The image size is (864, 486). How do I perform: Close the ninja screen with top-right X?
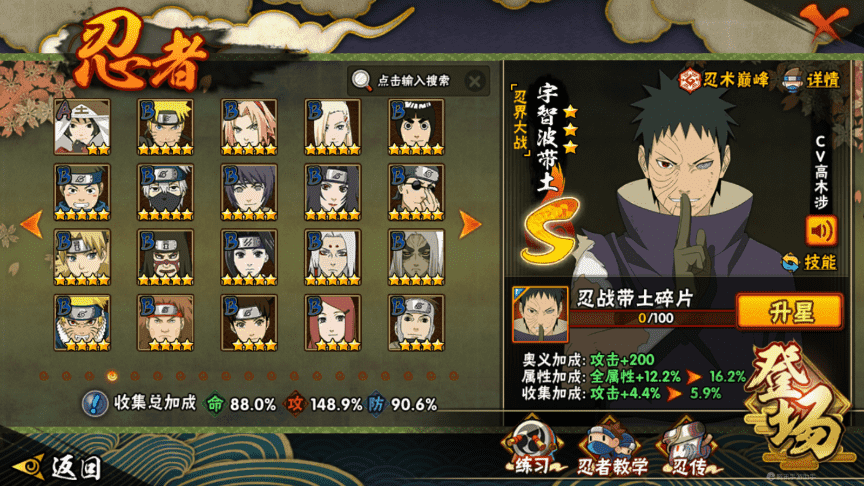826,24
